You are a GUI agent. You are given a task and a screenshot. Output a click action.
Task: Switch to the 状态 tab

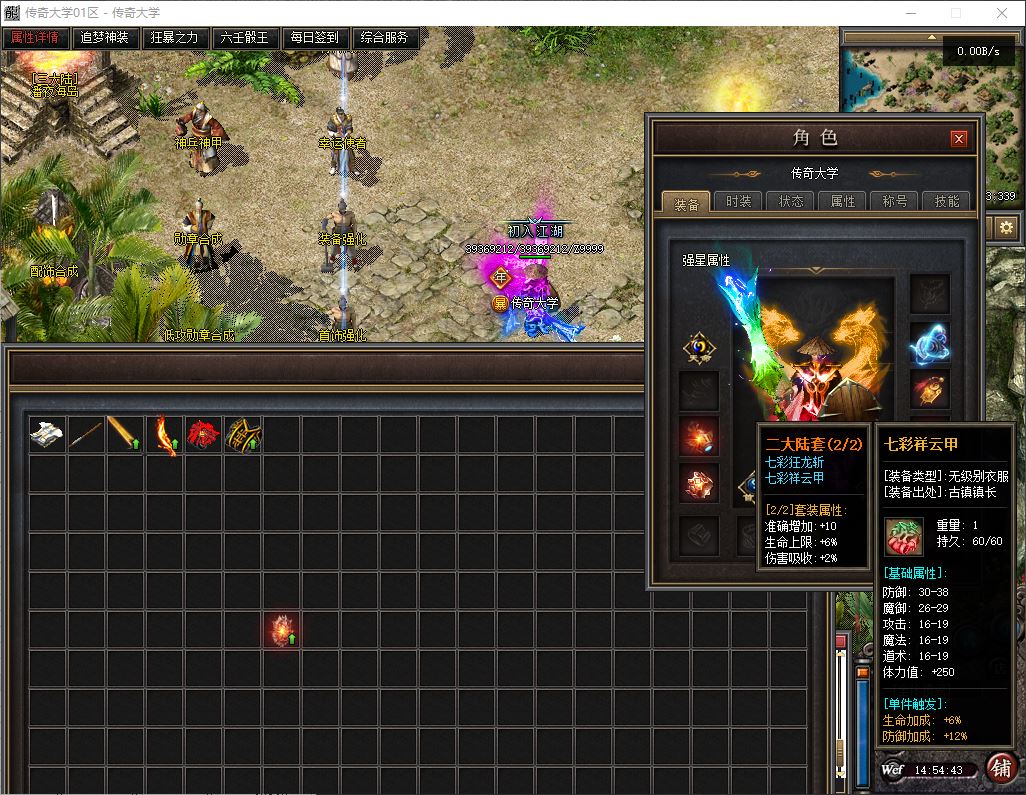click(x=791, y=201)
